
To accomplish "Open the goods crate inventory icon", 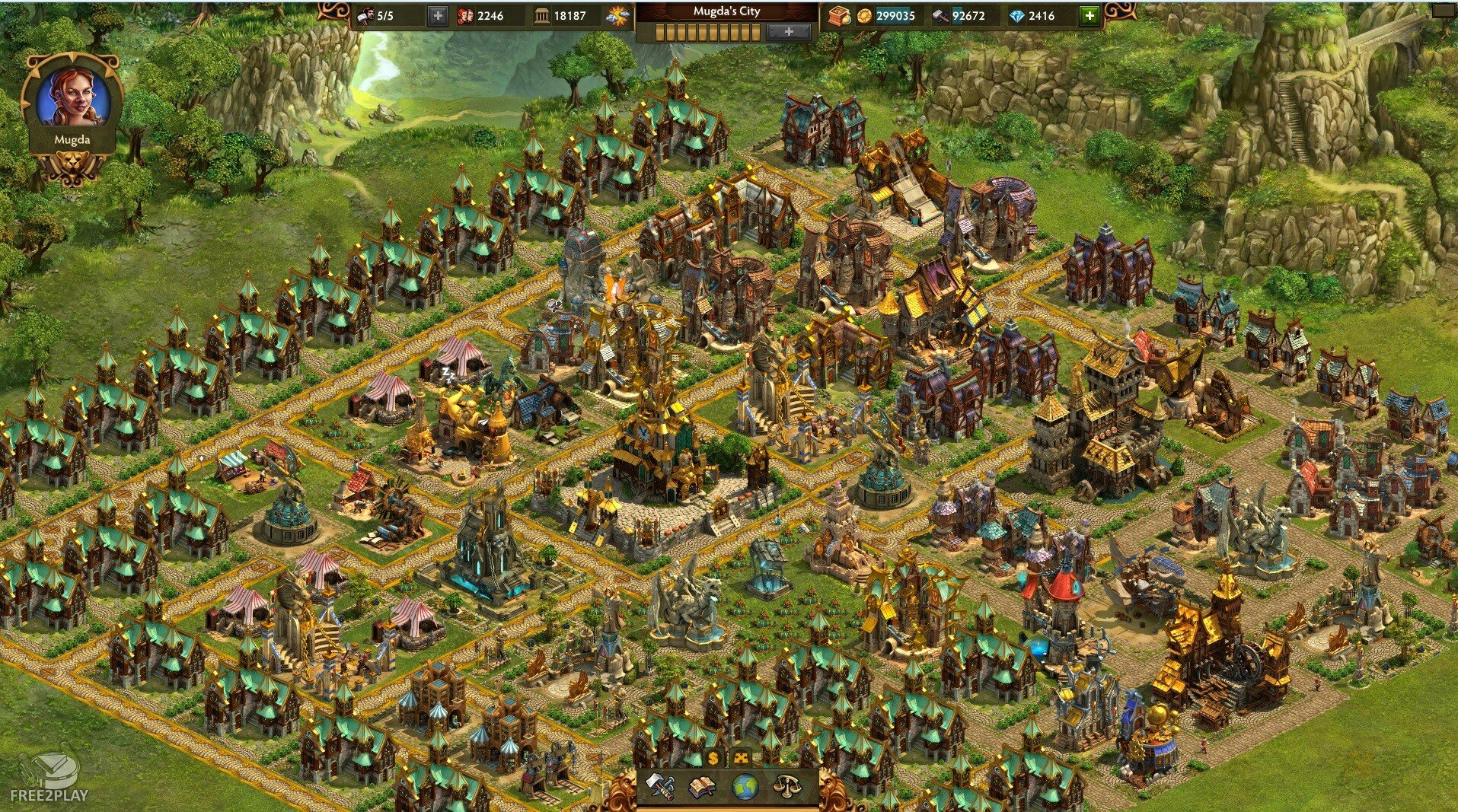I will tap(839, 15).
